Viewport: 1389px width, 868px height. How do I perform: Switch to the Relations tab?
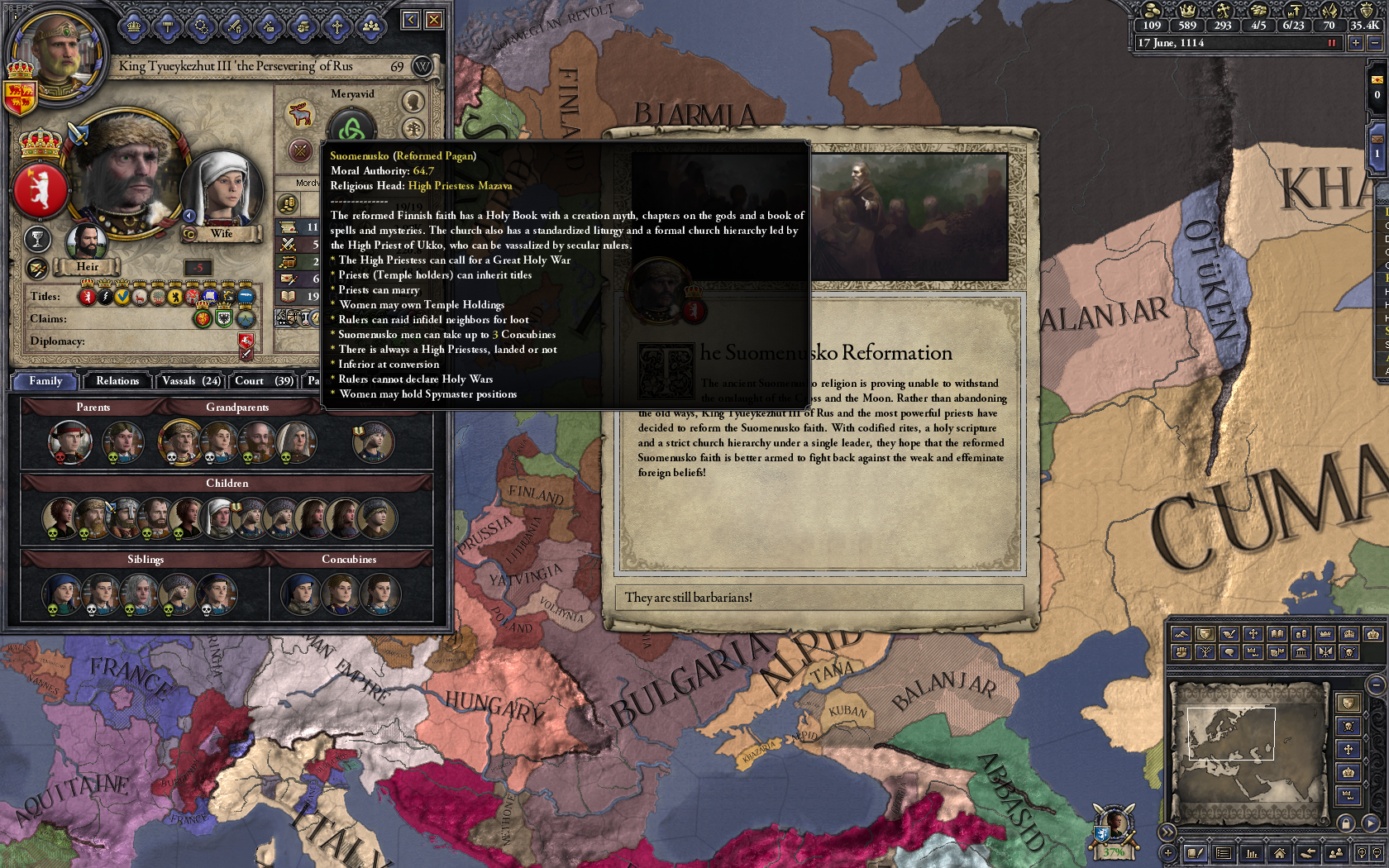click(x=117, y=381)
